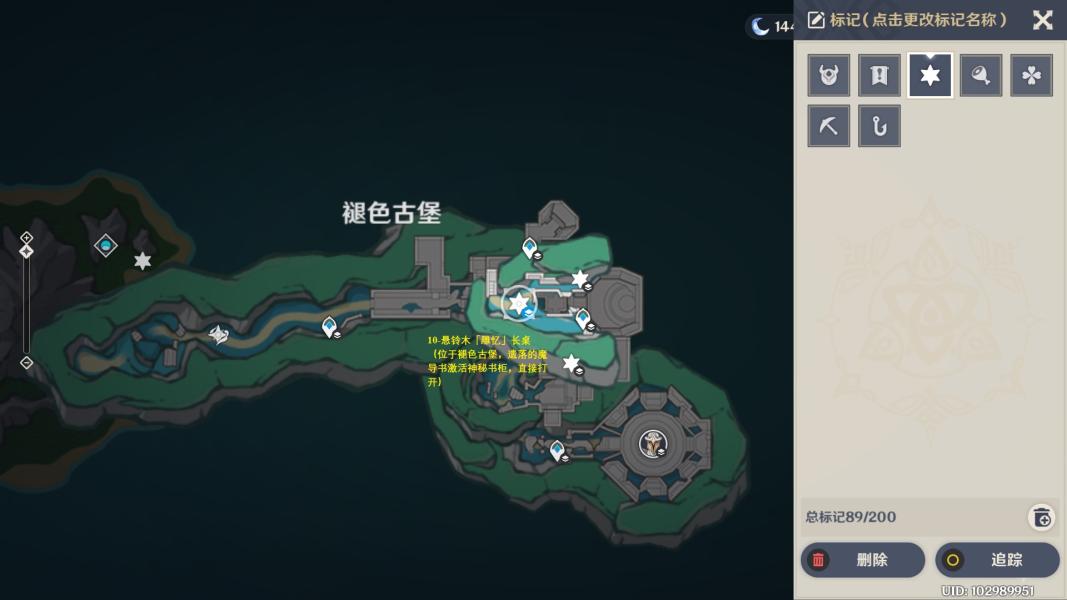Click the star marker beside the left domain

143,261
